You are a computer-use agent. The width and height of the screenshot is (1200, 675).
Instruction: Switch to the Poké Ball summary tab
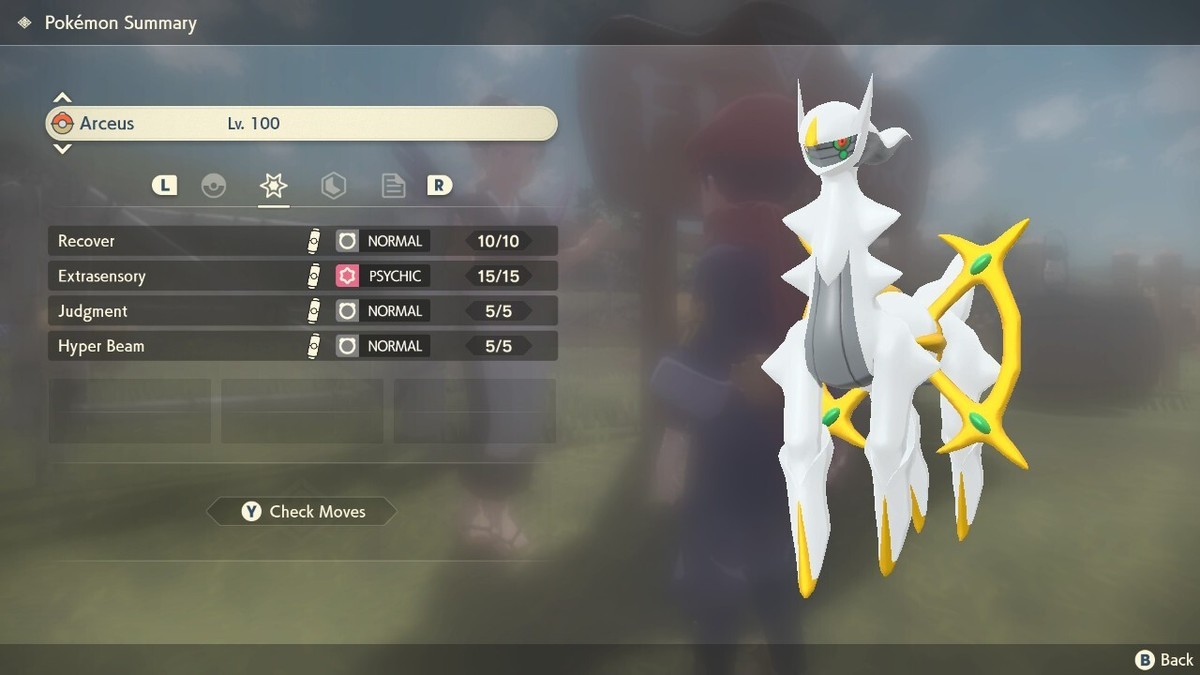214,186
